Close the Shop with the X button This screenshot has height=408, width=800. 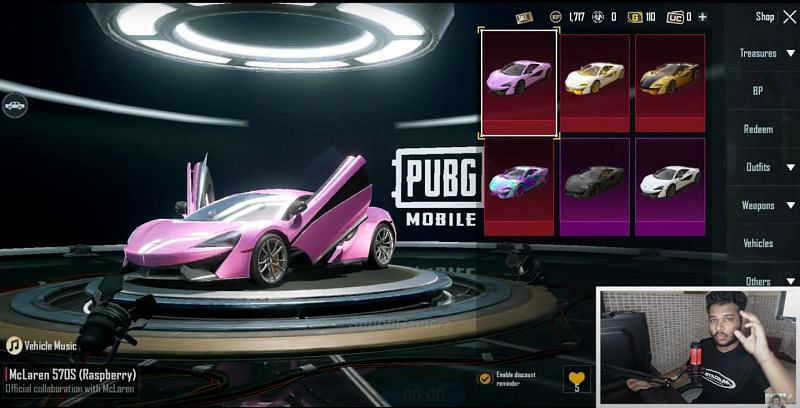click(x=790, y=16)
